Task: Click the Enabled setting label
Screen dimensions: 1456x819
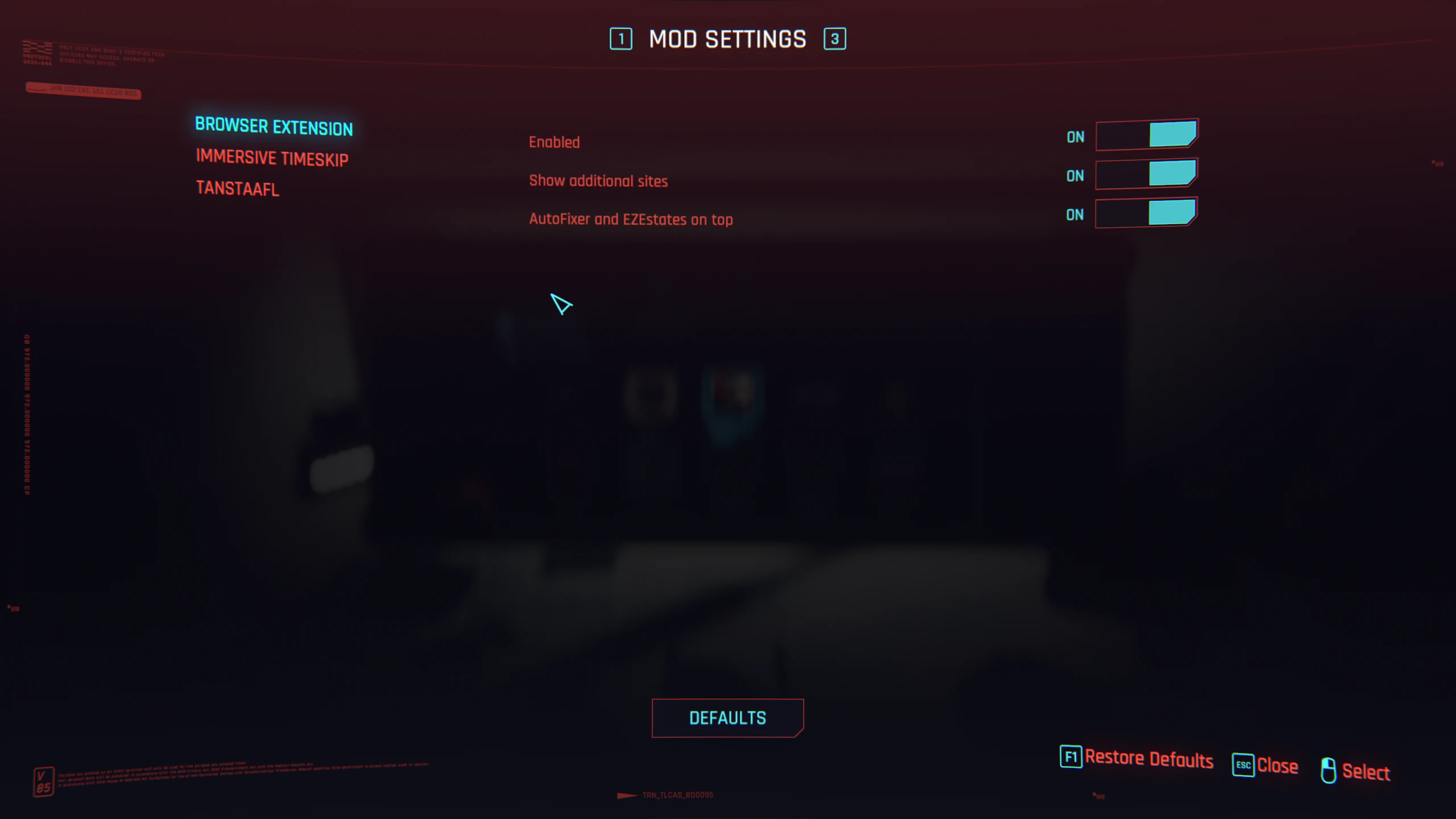Action: (553, 142)
